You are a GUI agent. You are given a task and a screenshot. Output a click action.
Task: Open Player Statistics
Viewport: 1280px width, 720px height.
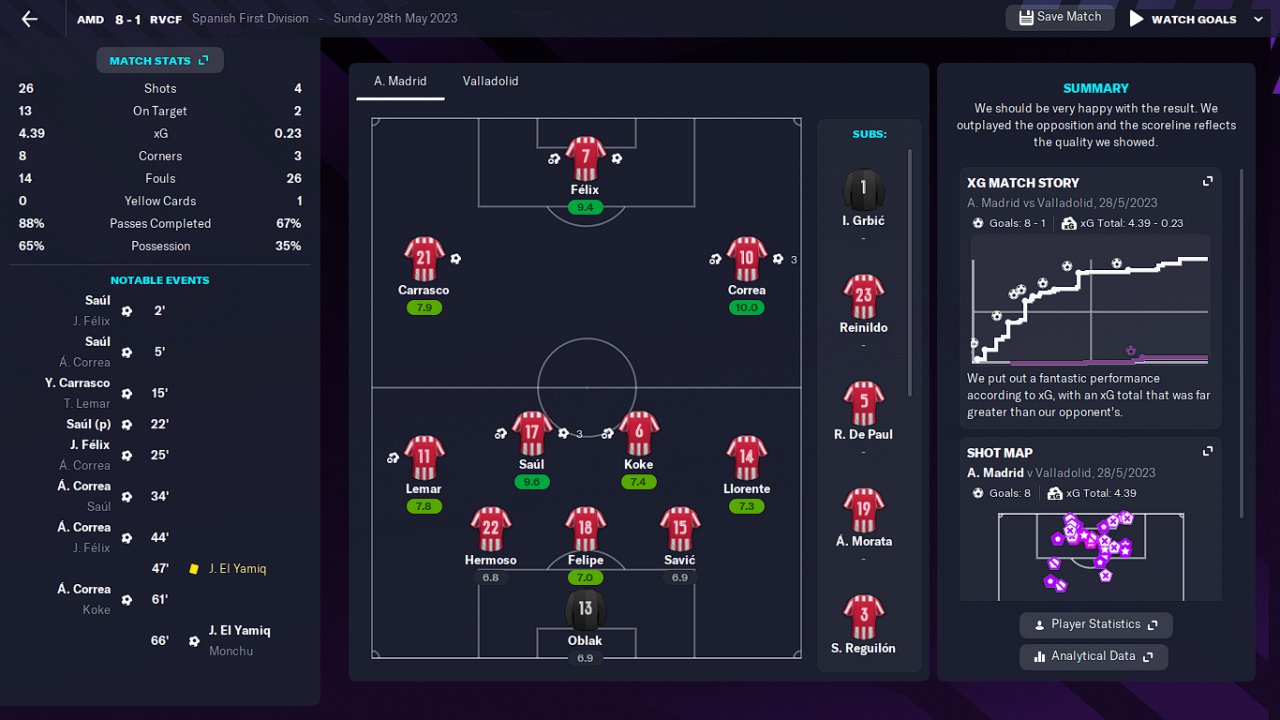click(1096, 625)
